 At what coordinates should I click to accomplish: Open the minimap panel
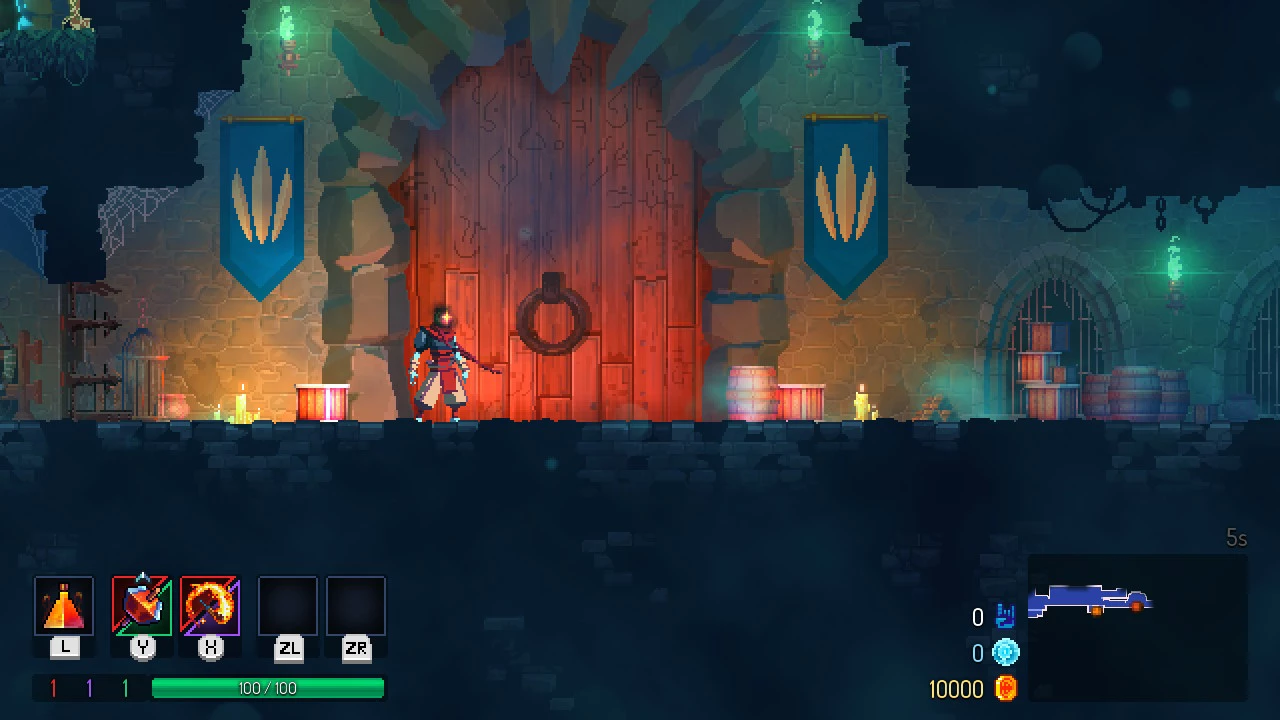coord(1137,626)
